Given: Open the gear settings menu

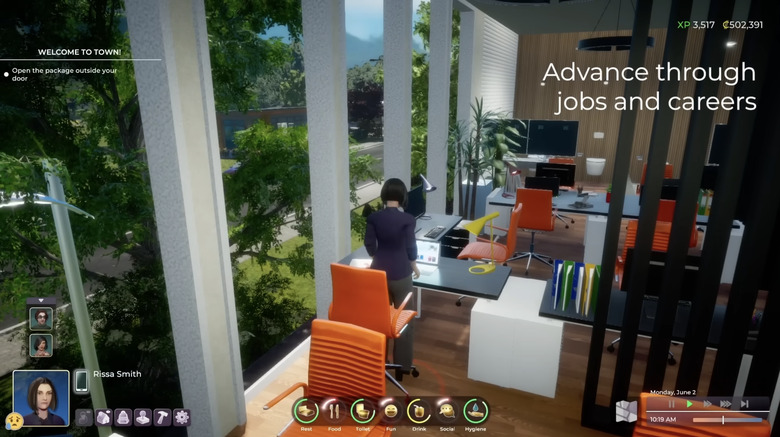Looking at the screenshot, I should click(x=181, y=417).
